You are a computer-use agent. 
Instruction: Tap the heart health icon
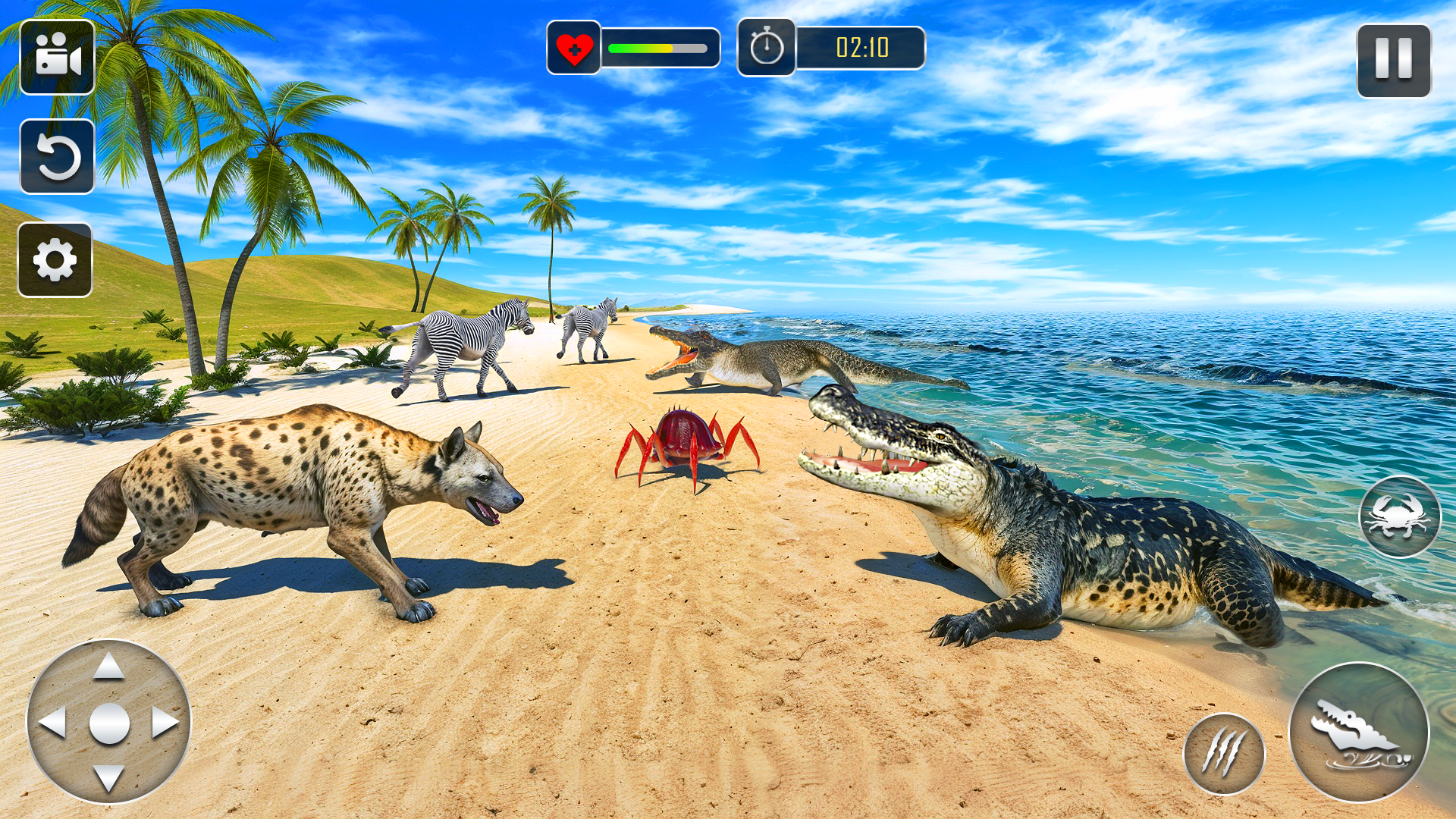[x=574, y=47]
